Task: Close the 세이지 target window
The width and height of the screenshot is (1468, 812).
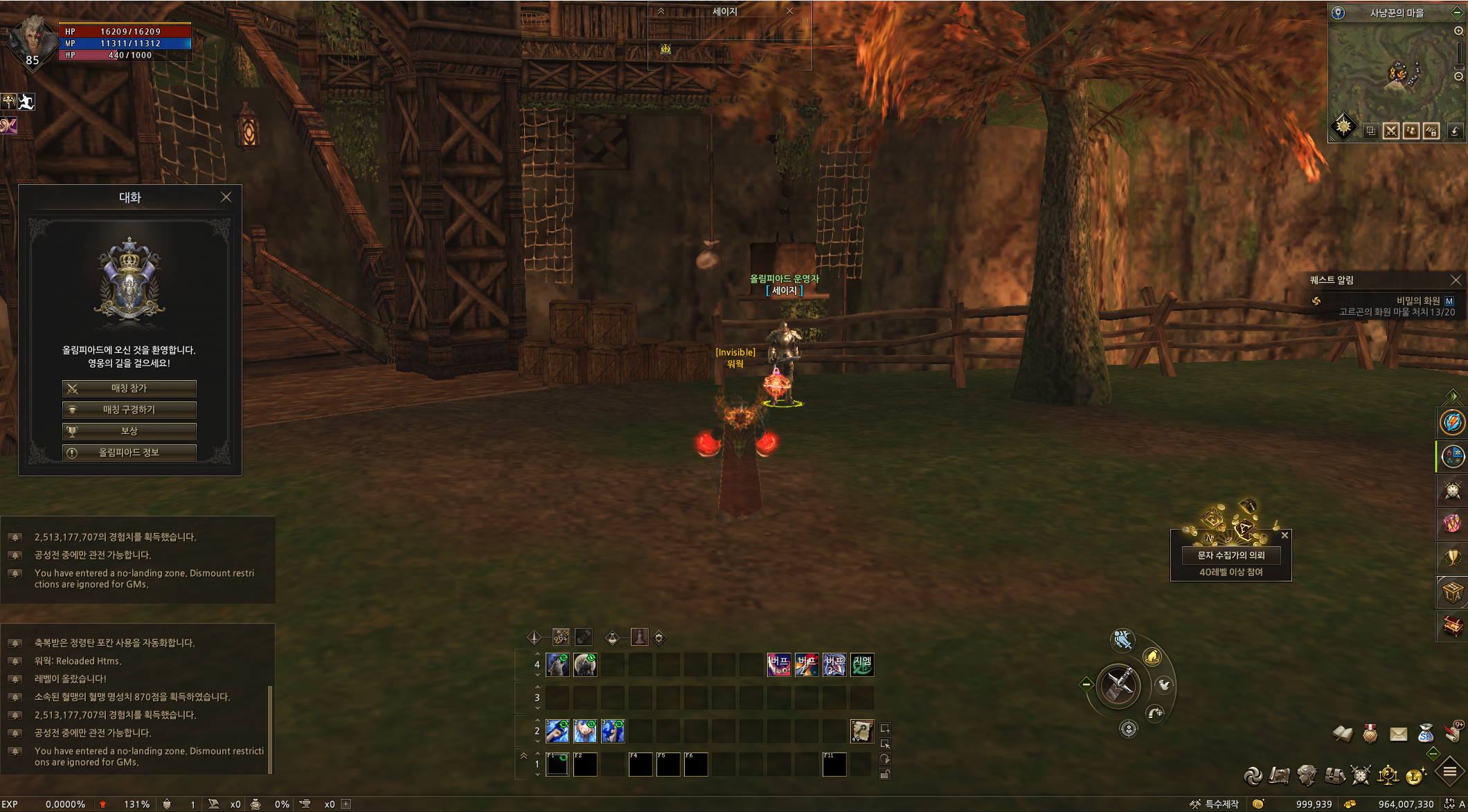Action: click(789, 11)
